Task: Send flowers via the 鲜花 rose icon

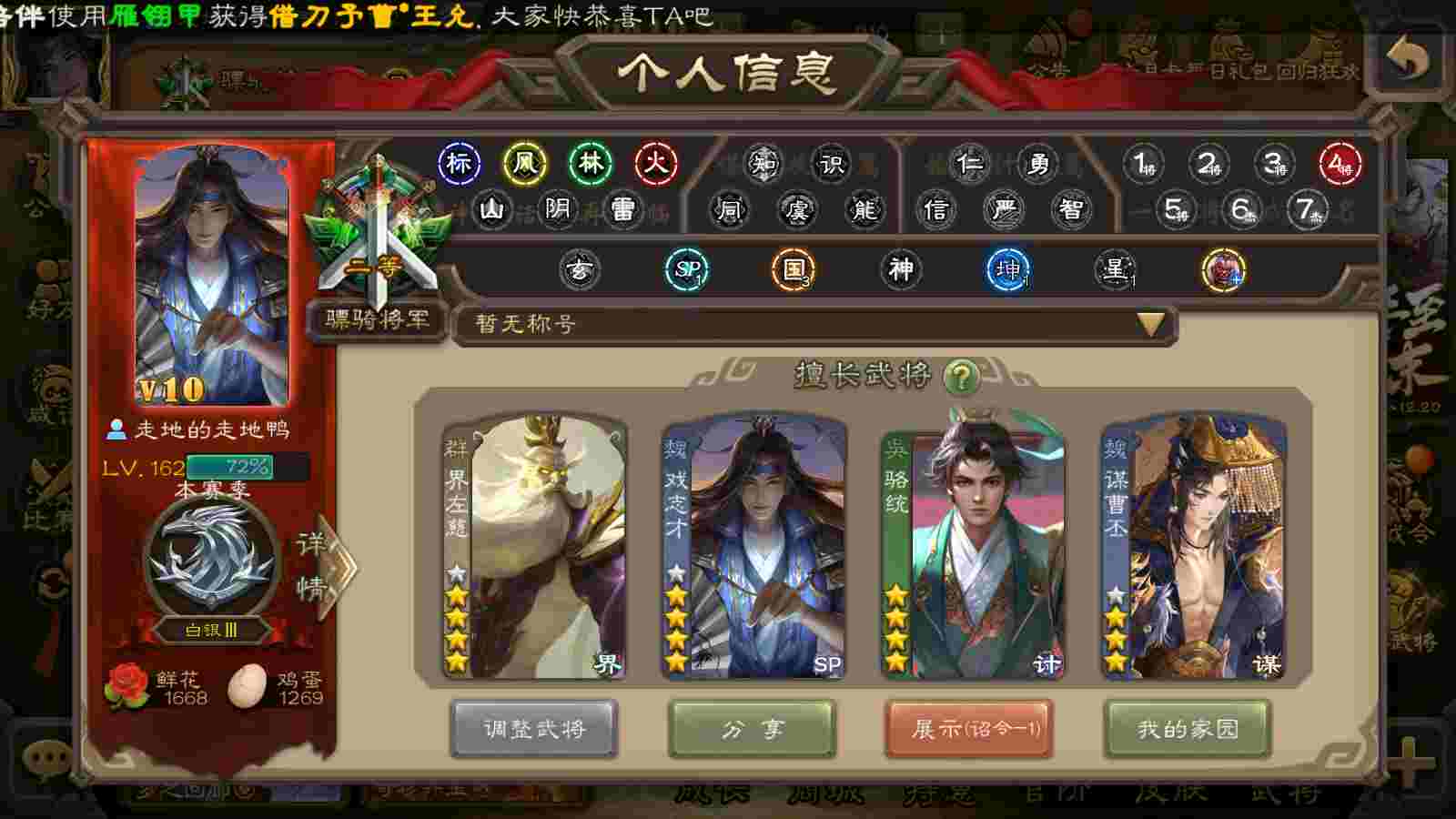Action: (127, 686)
